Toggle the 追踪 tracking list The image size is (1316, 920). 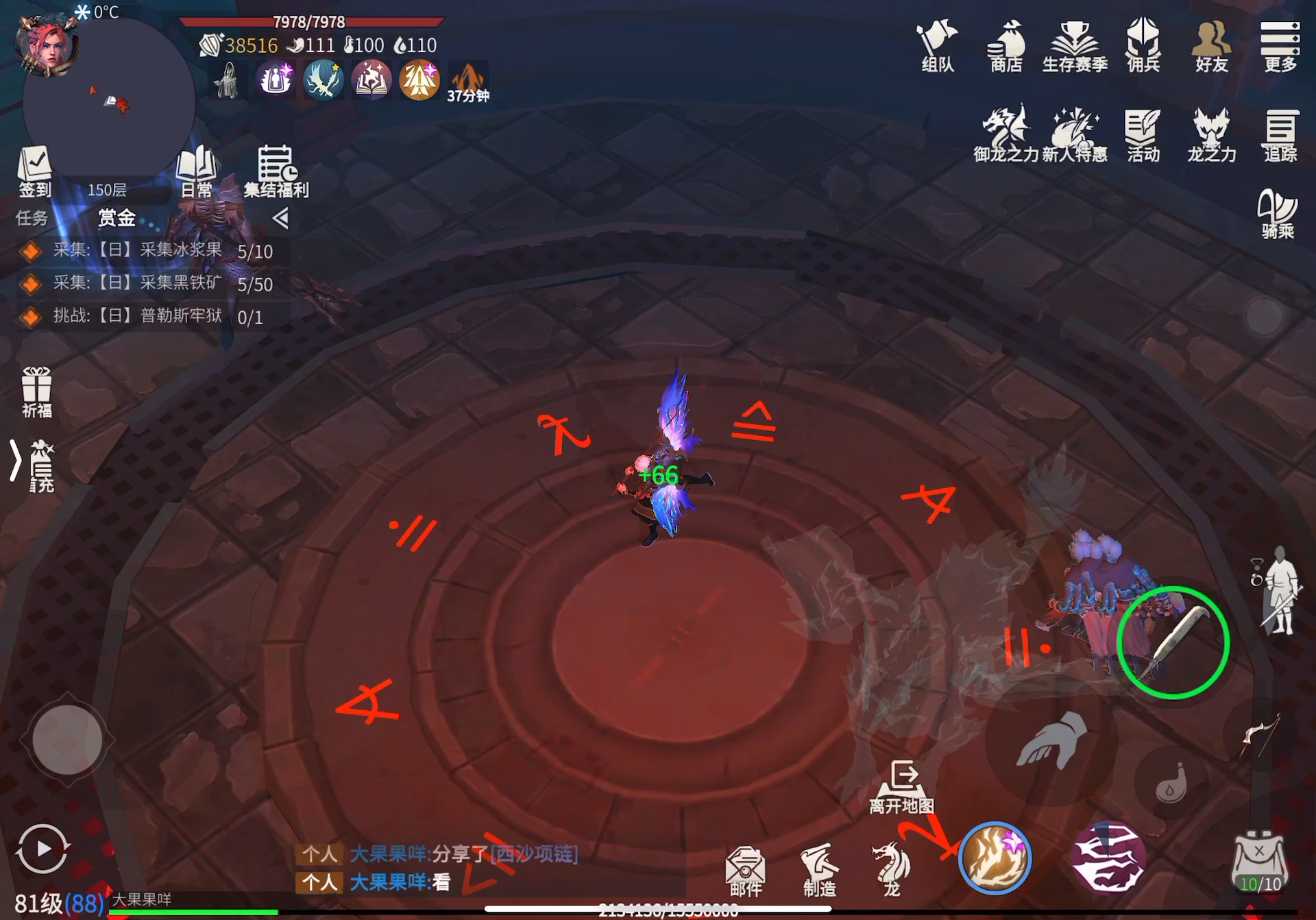1280,134
